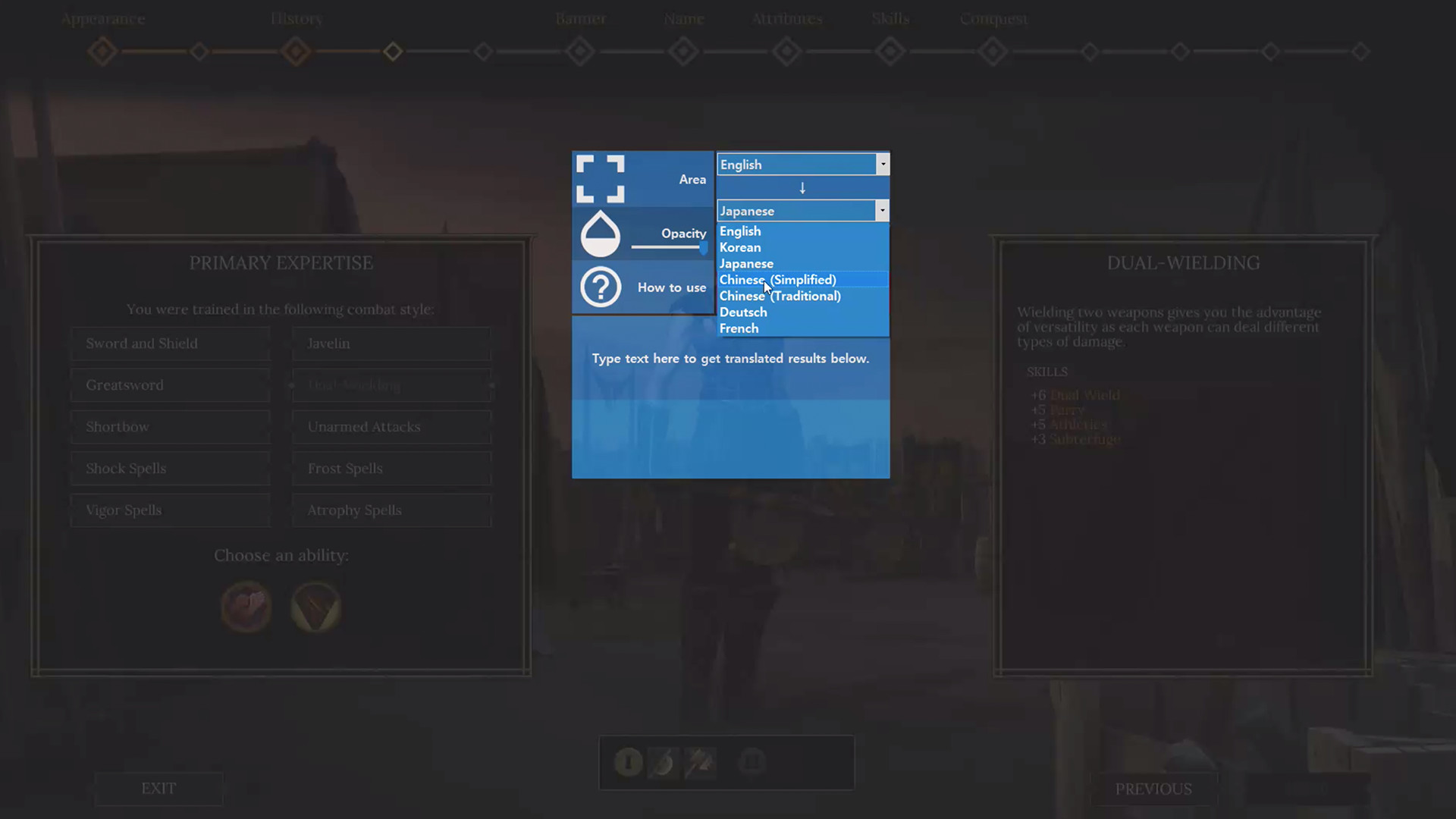Choose Chinese (Simplified) from the language list
The image size is (1456, 819).
tap(777, 279)
